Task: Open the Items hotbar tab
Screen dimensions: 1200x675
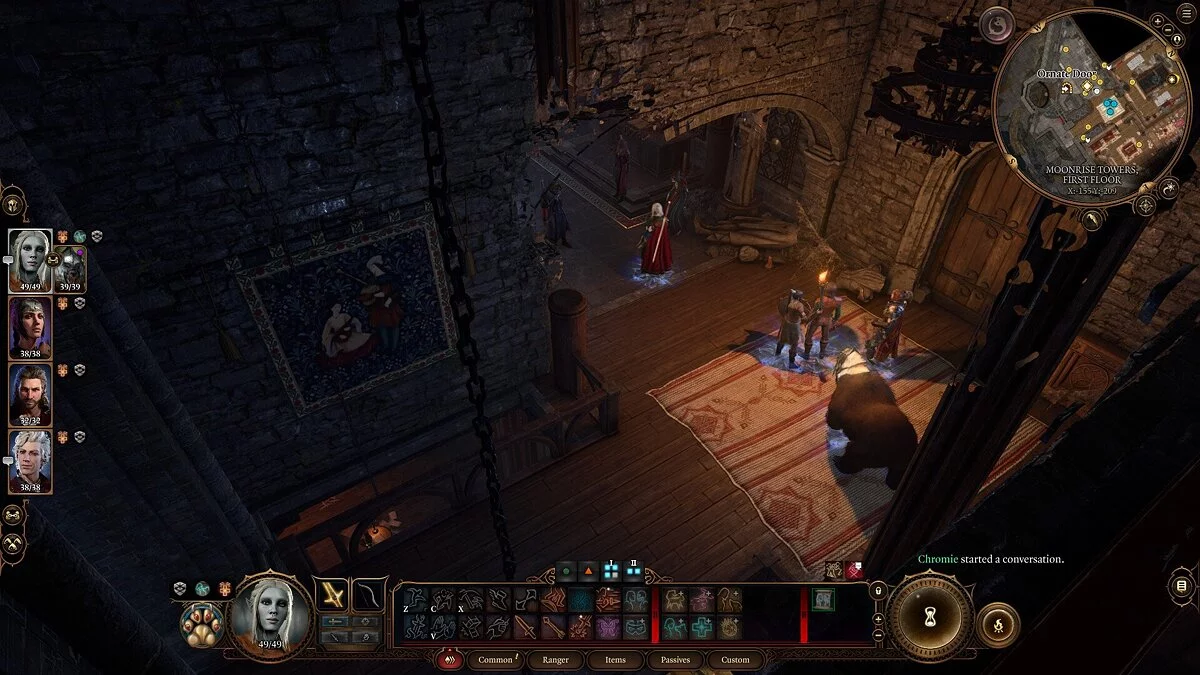Action: click(x=615, y=660)
